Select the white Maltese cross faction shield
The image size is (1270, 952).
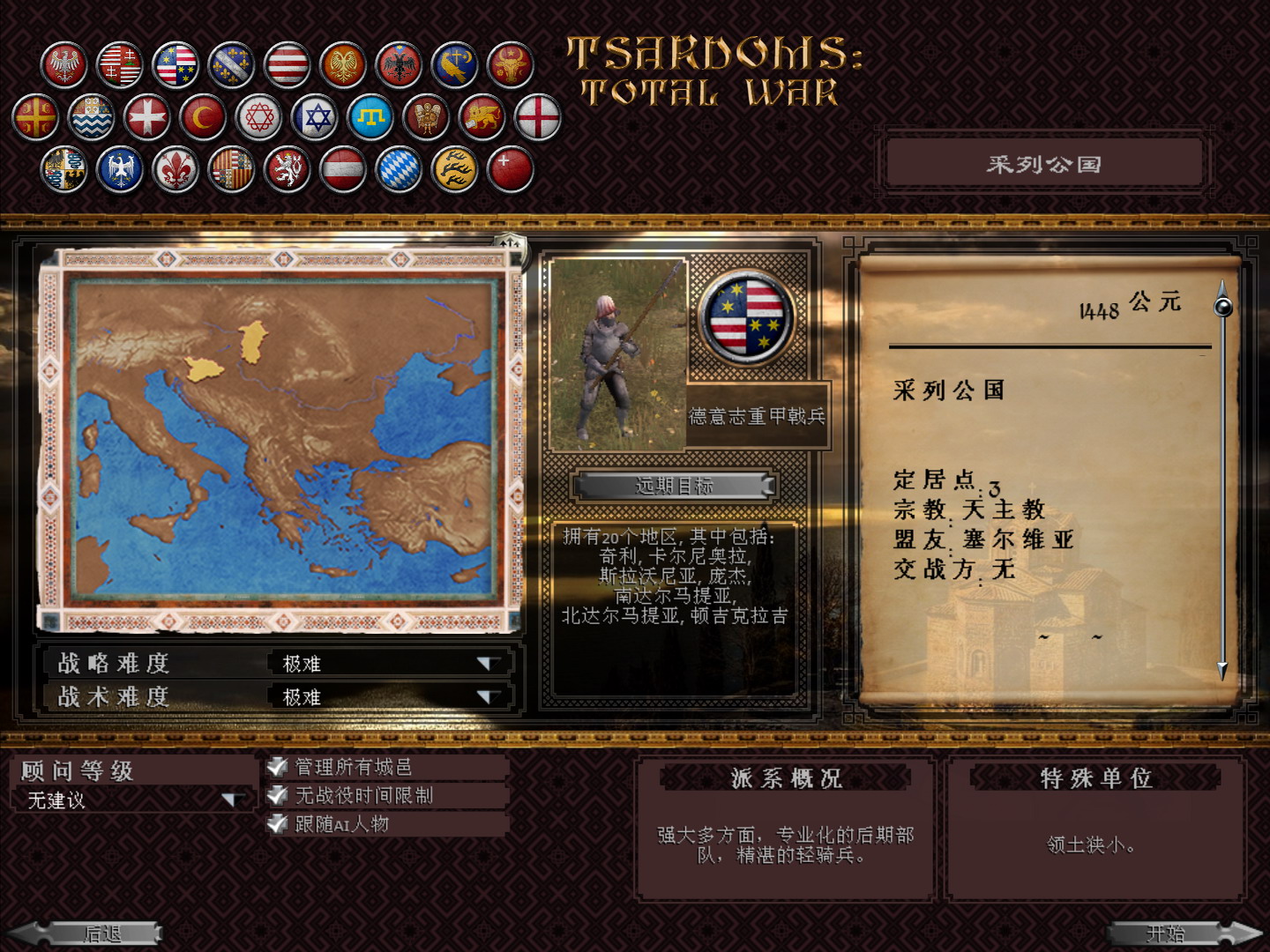146,116
